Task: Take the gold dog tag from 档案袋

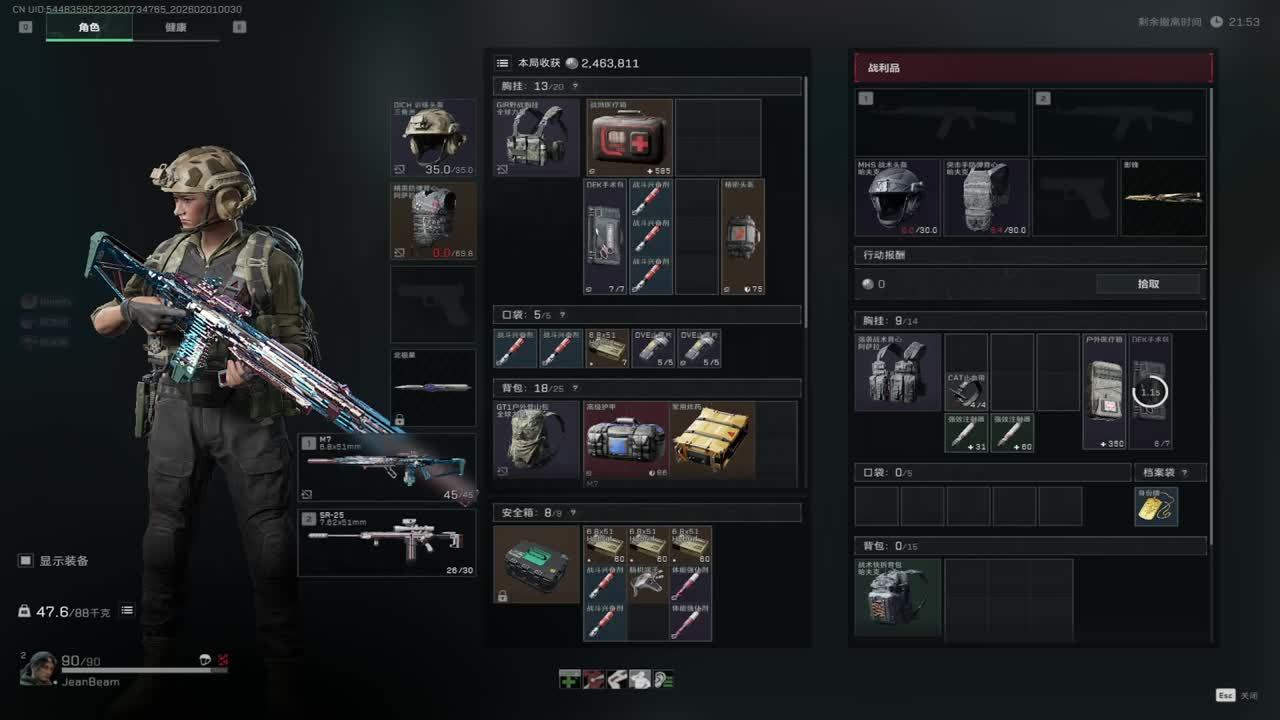Action: [x=1156, y=507]
